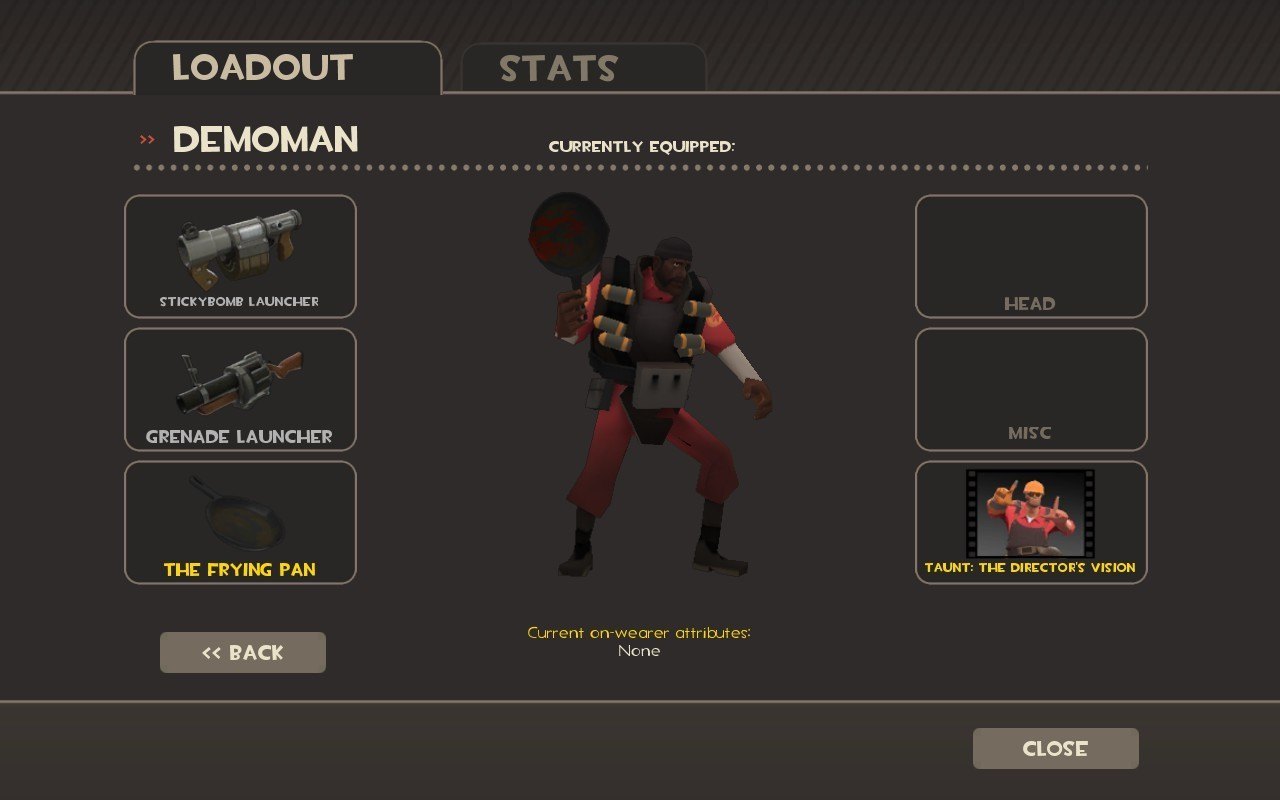Close the loadout screen
The height and width of the screenshot is (800, 1280).
[1055, 748]
